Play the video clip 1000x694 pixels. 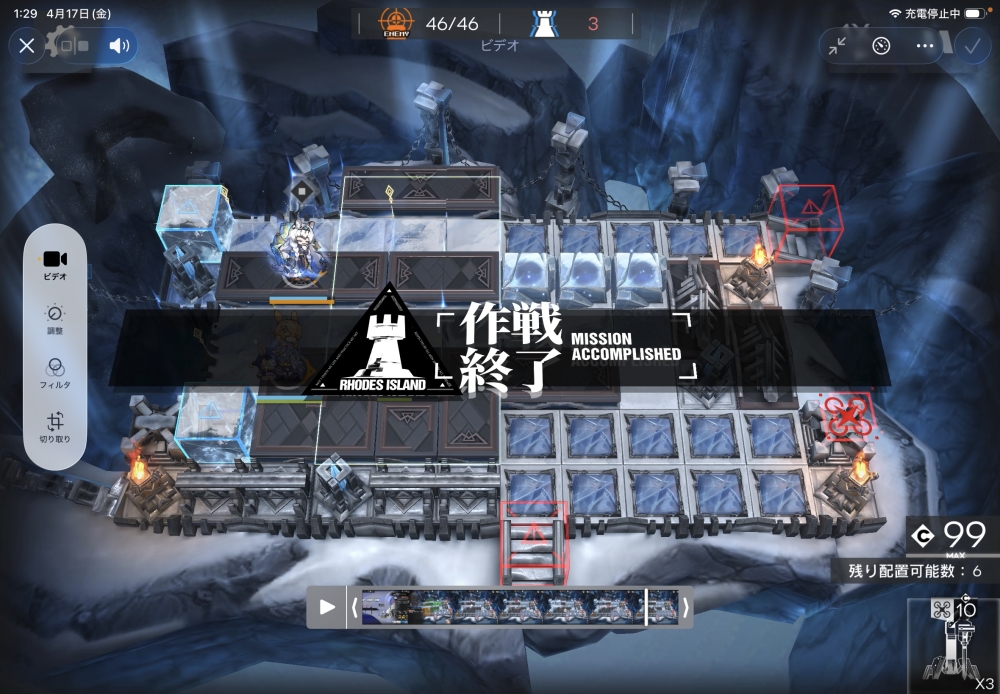pos(327,607)
